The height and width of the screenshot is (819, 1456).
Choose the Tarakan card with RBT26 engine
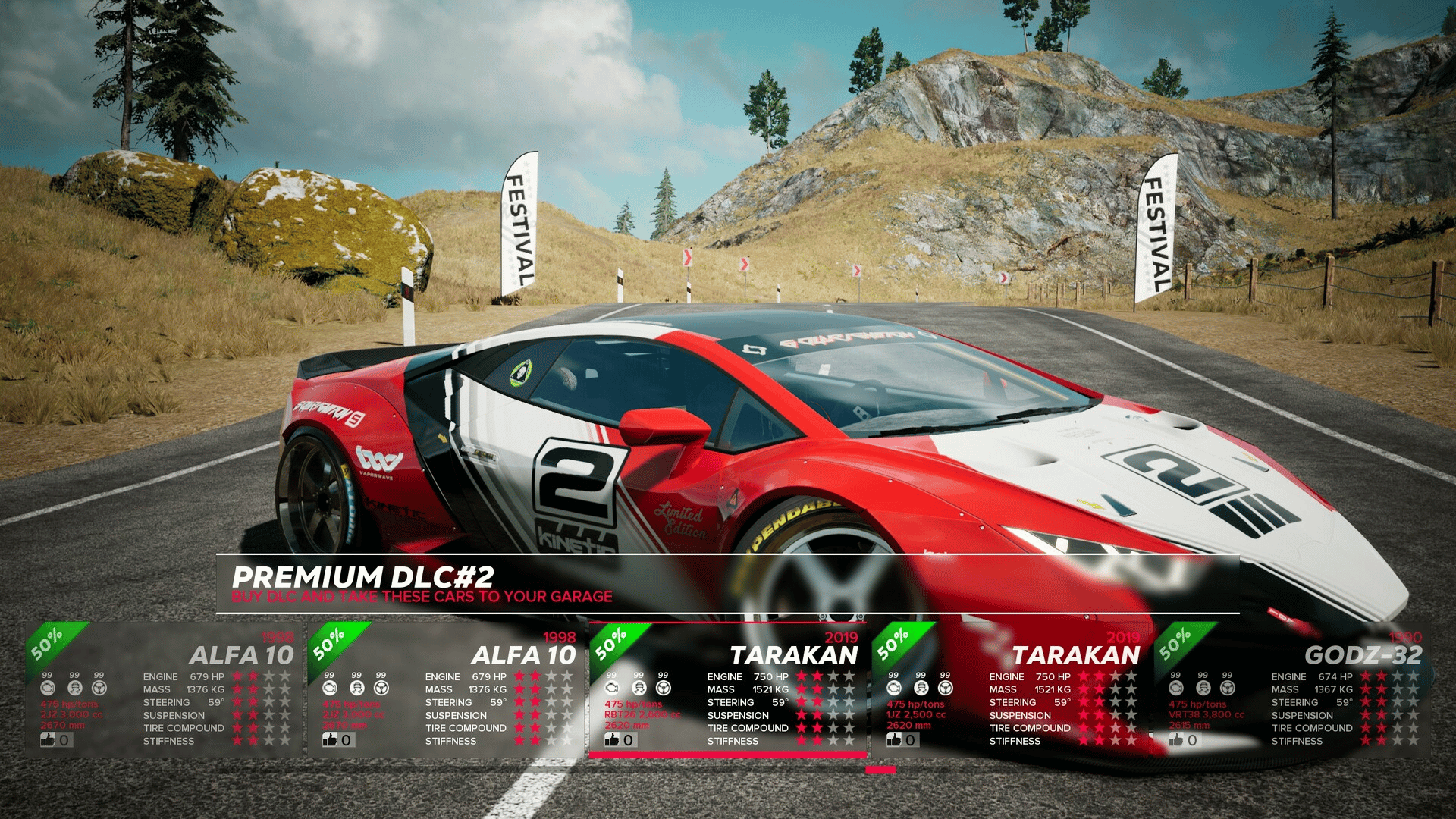click(x=728, y=689)
